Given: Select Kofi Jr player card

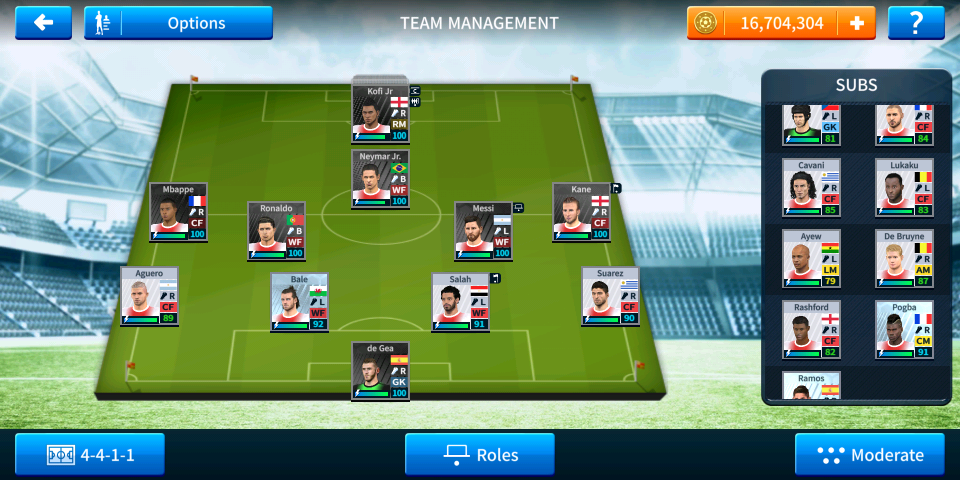Looking at the screenshot, I should coord(380,113).
